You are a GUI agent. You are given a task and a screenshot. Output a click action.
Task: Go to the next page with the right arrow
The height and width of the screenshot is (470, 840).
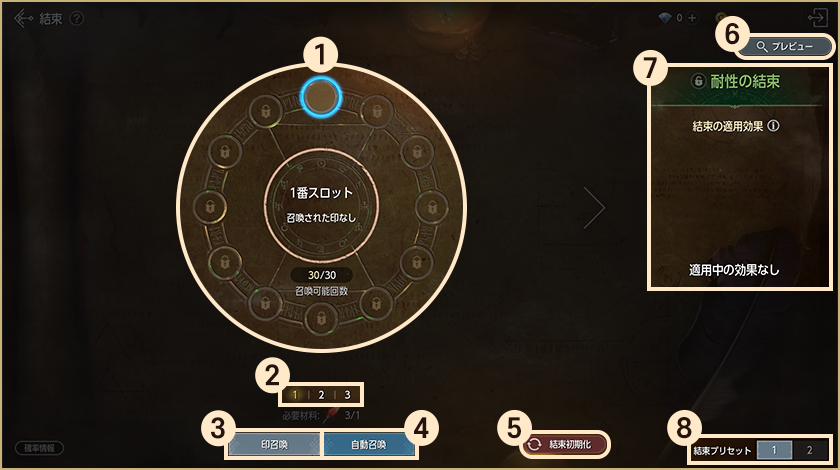coord(596,207)
